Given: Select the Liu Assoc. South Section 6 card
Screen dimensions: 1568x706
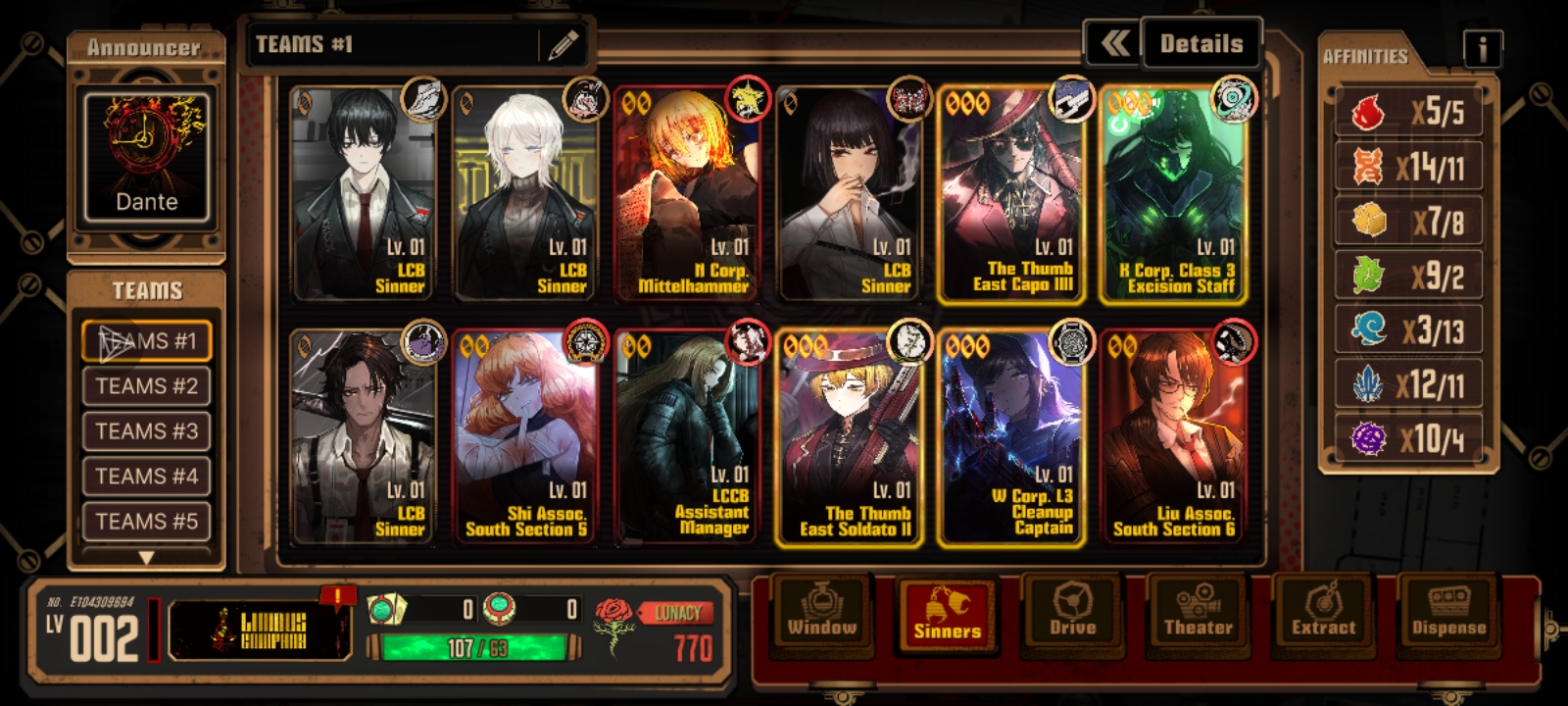Looking at the screenshot, I should click(1174, 437).
